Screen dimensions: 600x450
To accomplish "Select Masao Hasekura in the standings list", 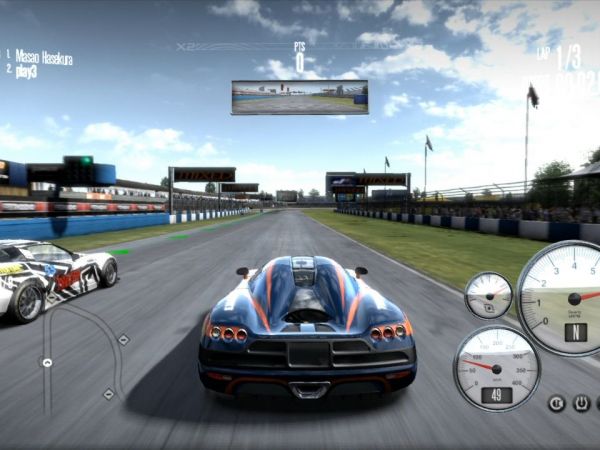I will (x=44, y=58).
